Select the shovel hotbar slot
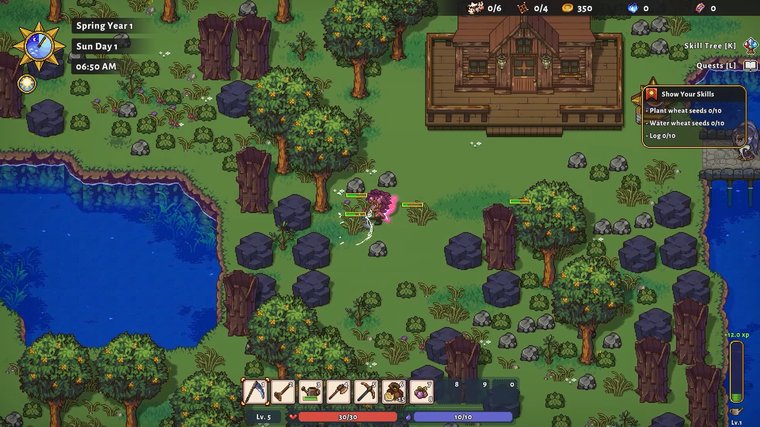Image resolution: width=760 pixels, height=427 pixels. click(283, 391)
